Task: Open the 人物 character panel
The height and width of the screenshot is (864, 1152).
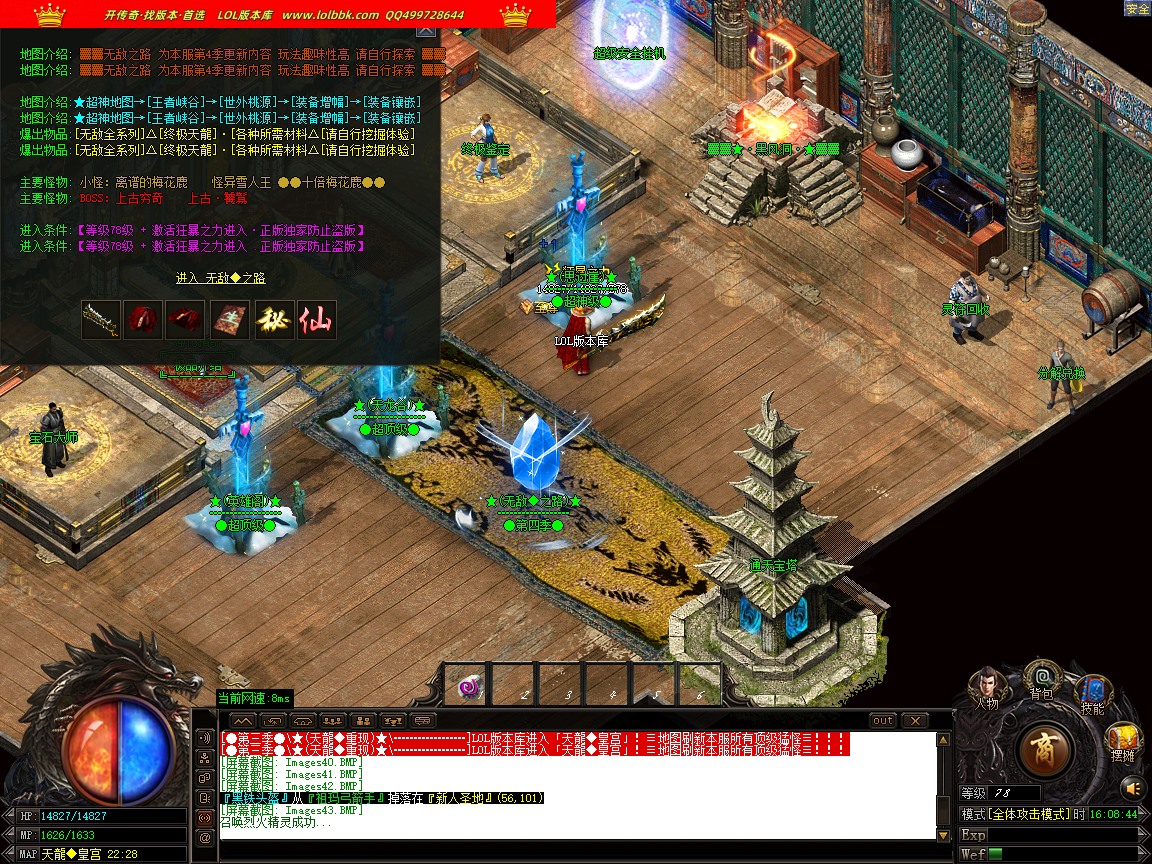Action: [986, 687]
